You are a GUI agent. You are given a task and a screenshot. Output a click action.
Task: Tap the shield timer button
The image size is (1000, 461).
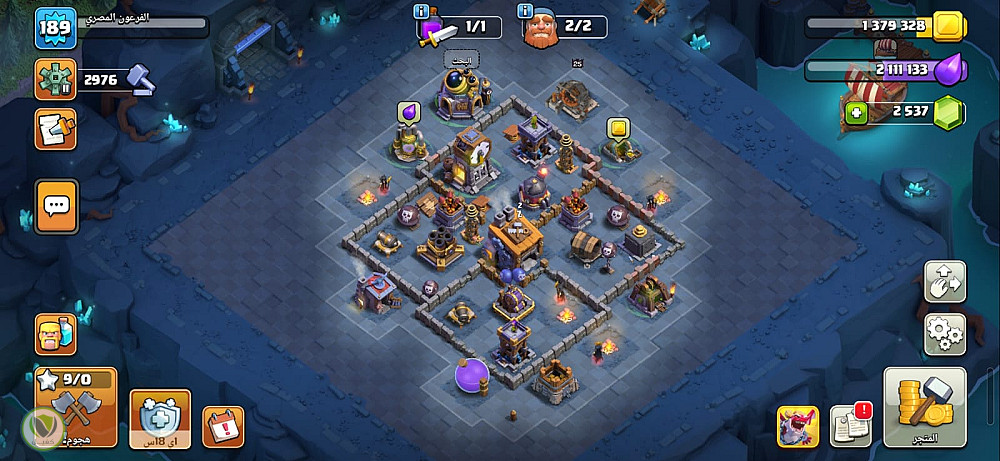point(160,417)
